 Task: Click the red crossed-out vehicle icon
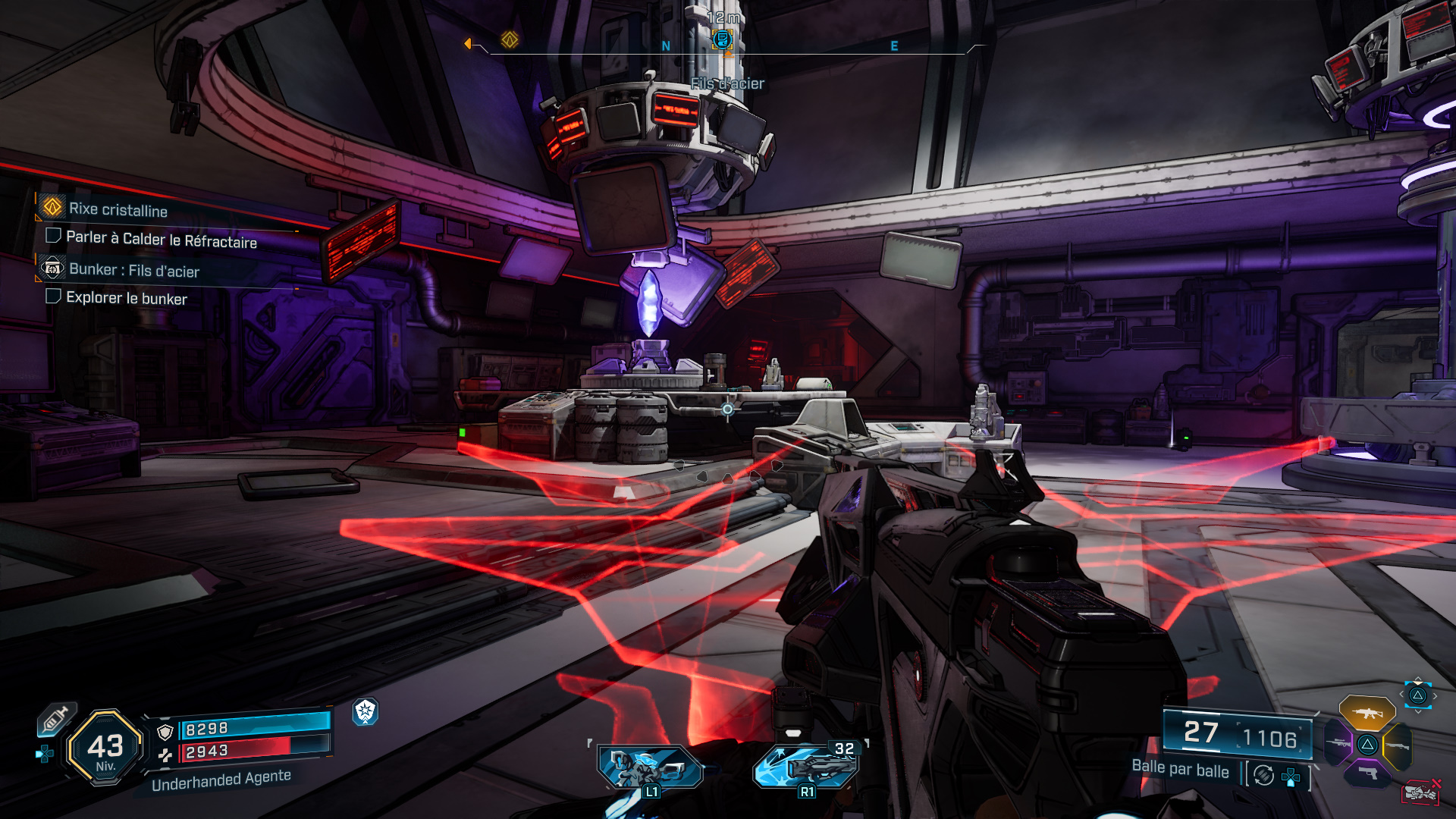1421,792
